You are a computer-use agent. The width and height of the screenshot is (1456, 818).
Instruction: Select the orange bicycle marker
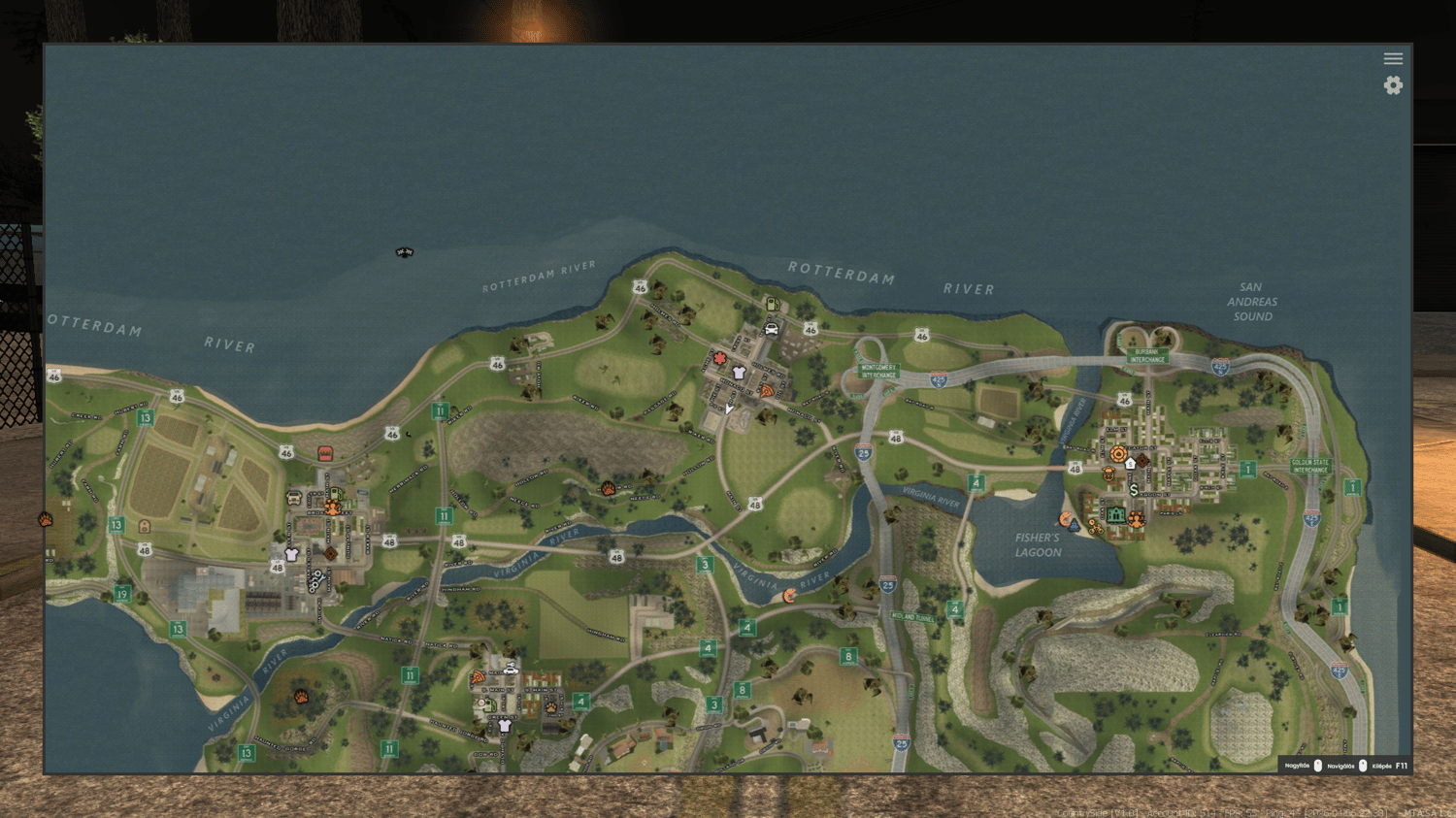(x=1094, y=527)
